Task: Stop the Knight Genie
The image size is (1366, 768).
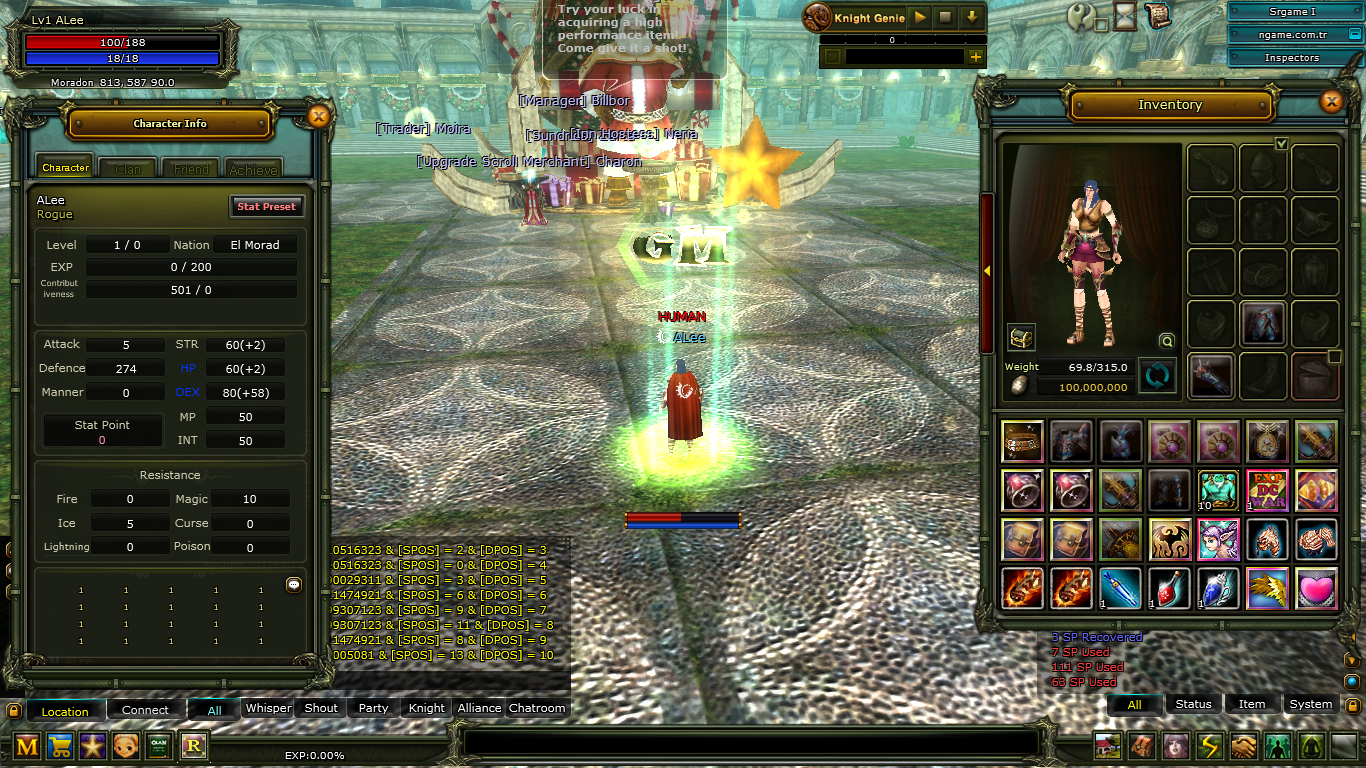Action: (945, 18)
